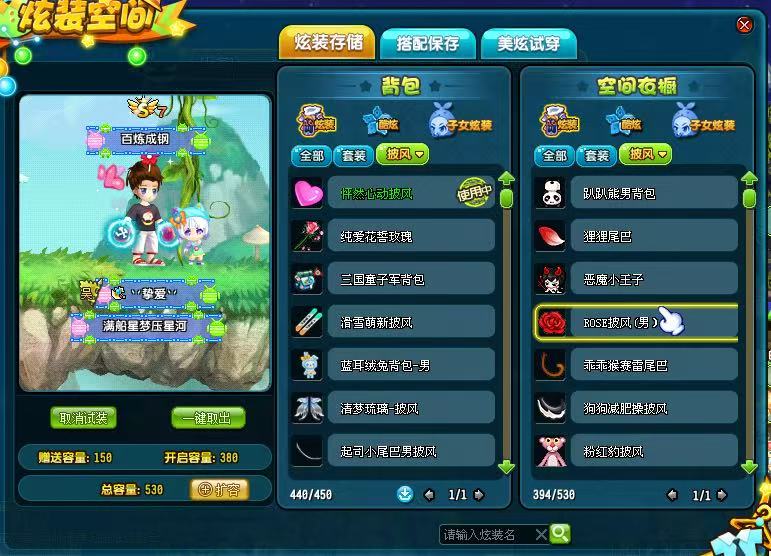Filter the backpack by 套装
The width and height of the screenshot is (771, 556).
tap(354, 155)
